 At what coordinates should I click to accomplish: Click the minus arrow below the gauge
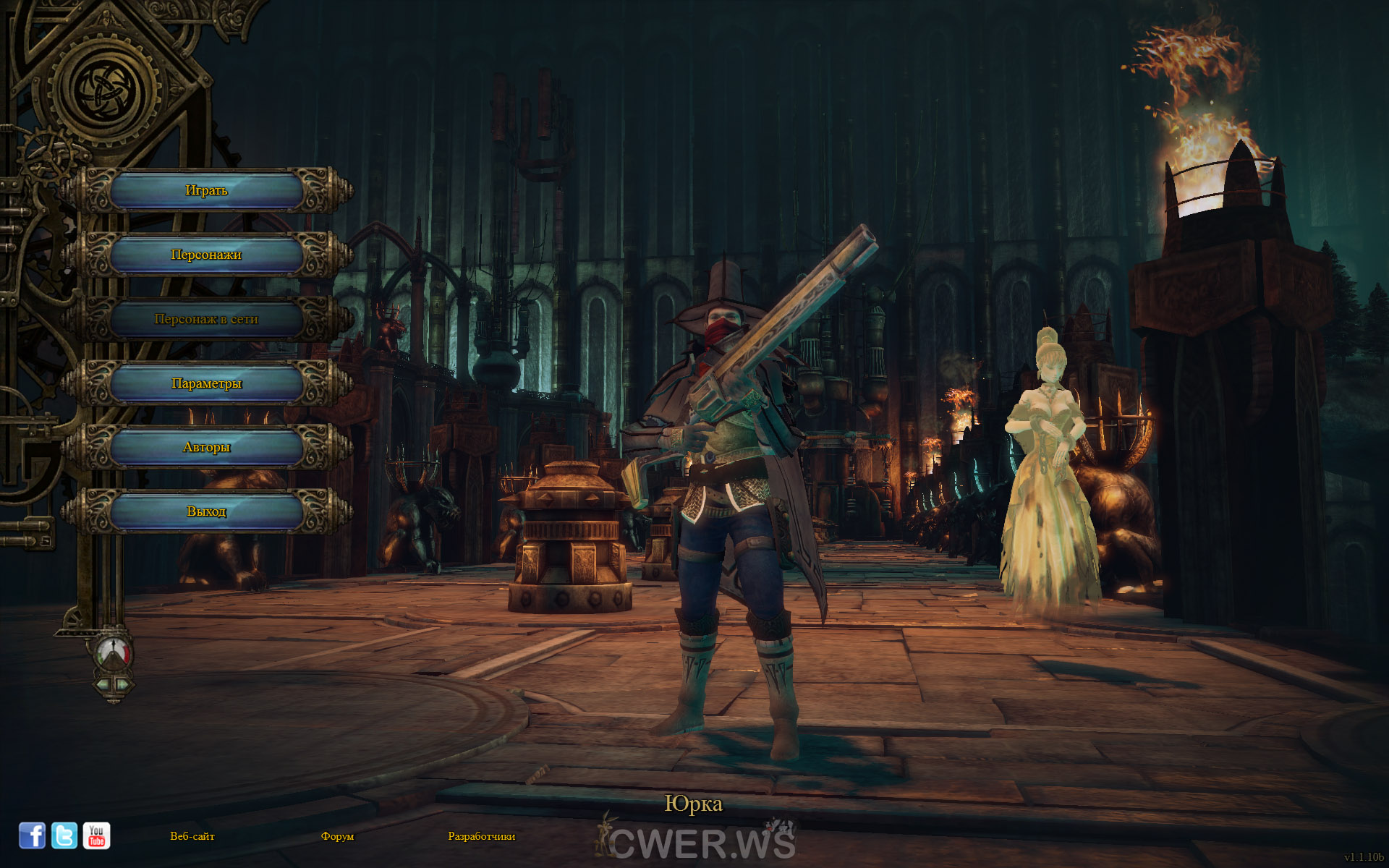point(104,684)
